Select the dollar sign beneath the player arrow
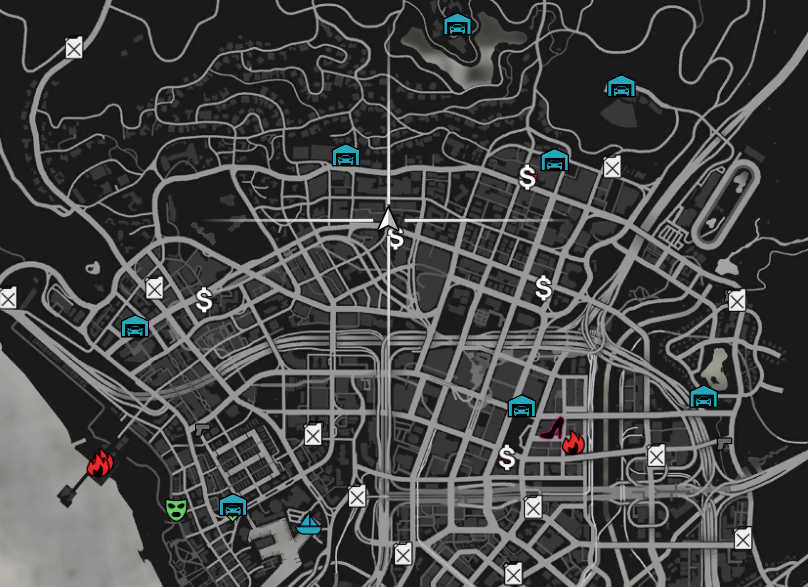The width and height of the screenshot is (808, 587). tap(396, 240)
